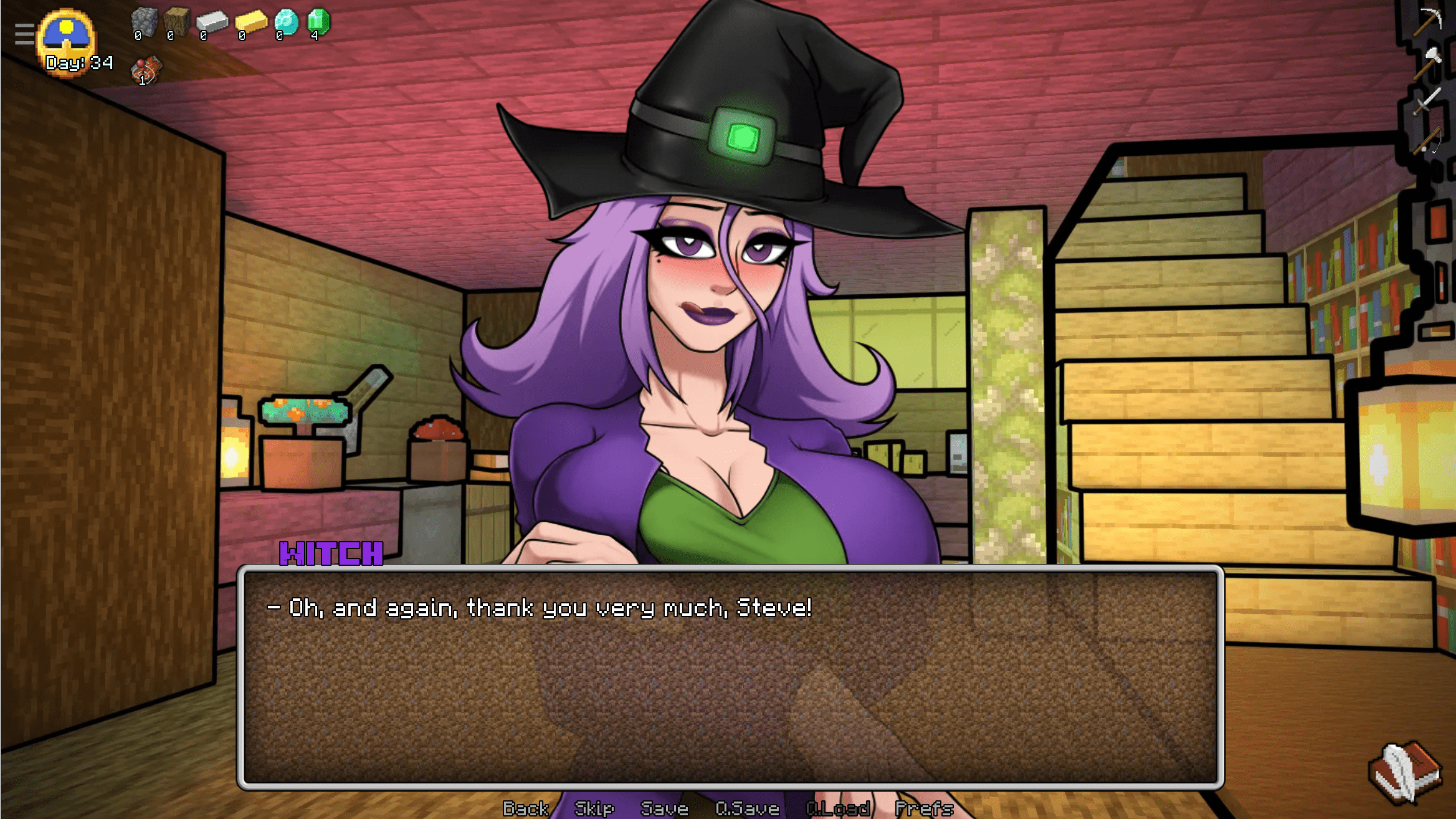1456x819 pixels.
Task: Quick save with Q.Save
Action: tap(747, 808)
